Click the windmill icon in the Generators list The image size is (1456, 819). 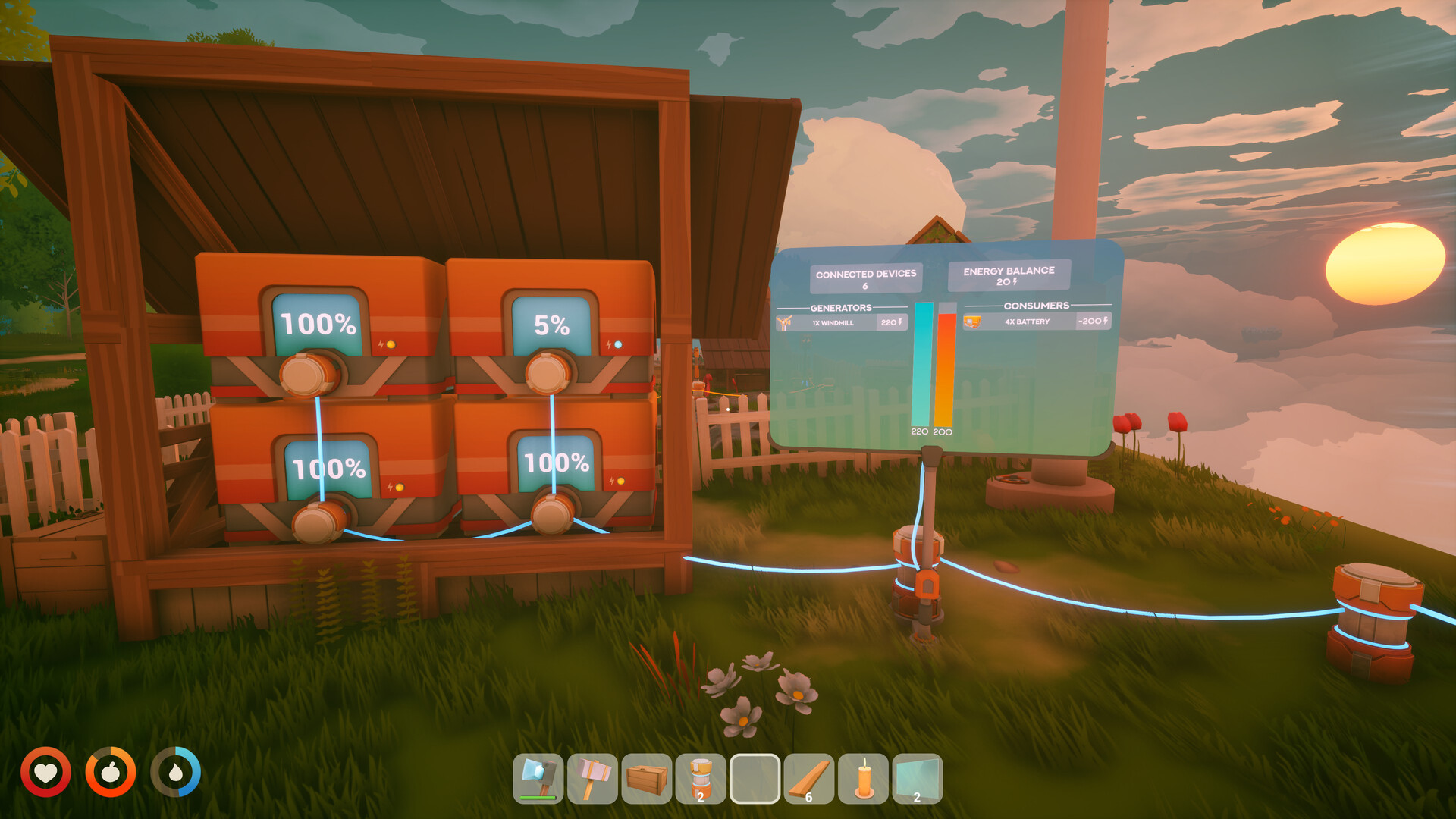(784, 322)
